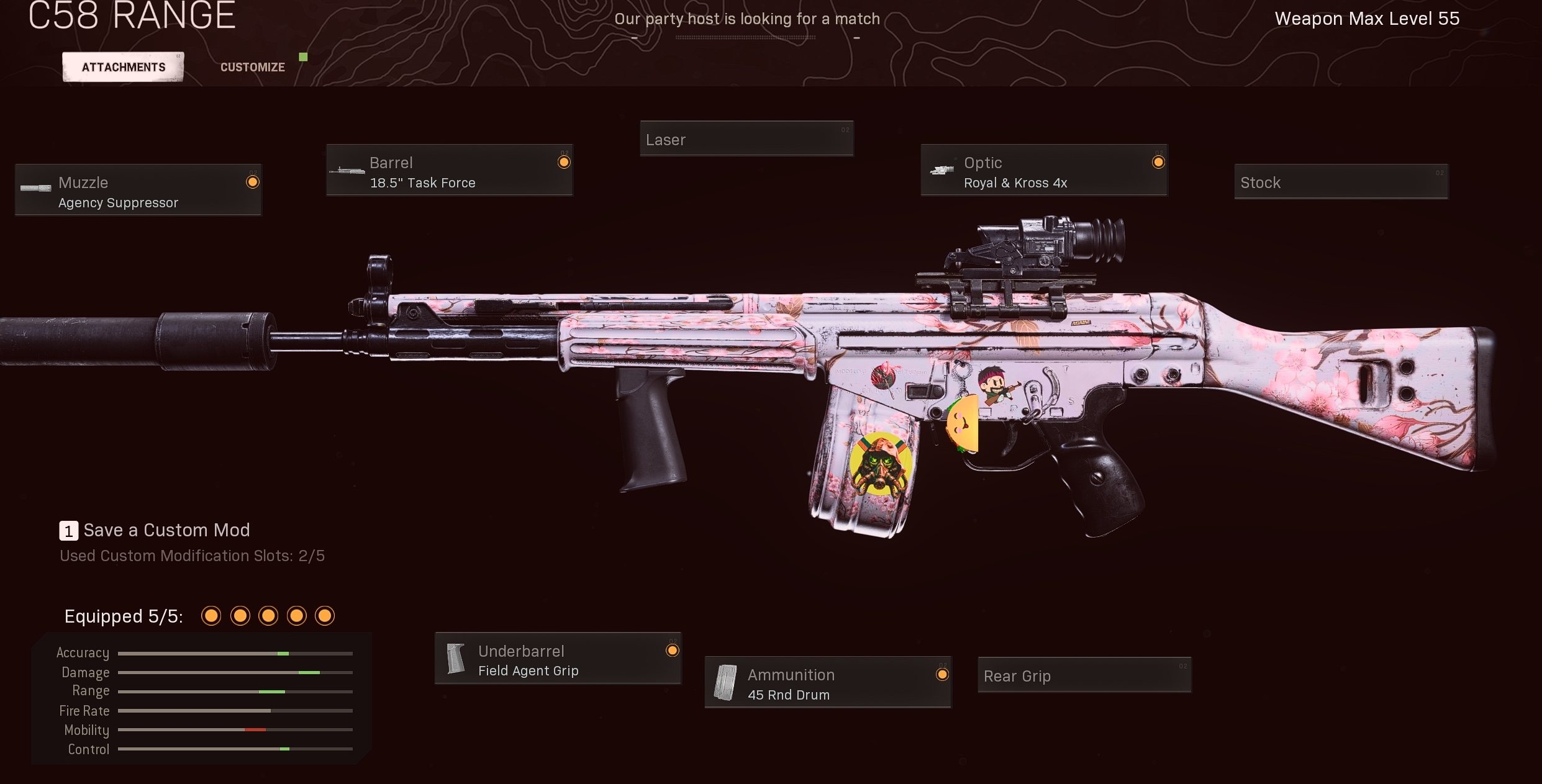1542x784 pixels.
Task: Click the first equipped attachment dot
Action: tap(211, 616)
